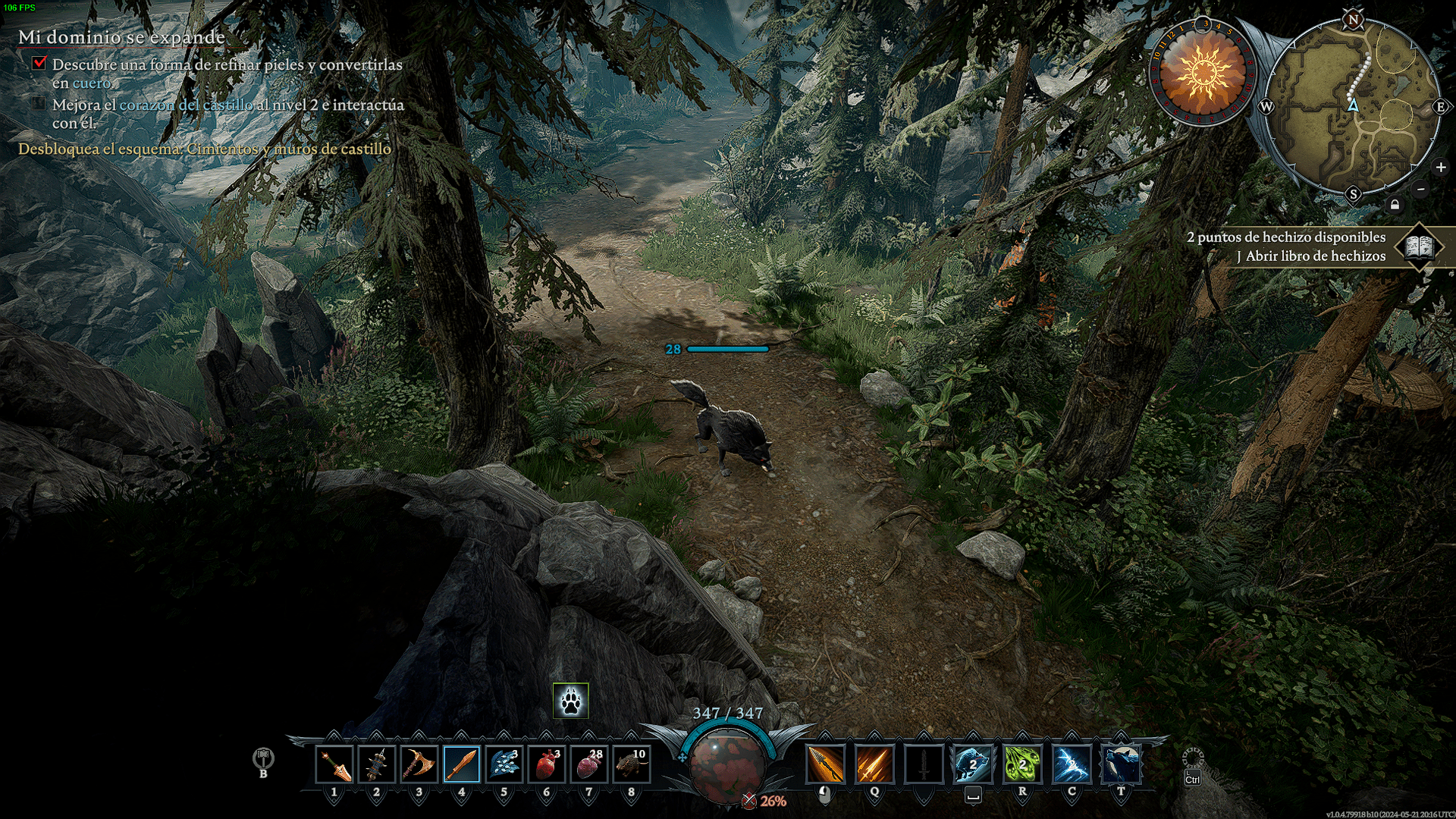Zoom in the minimap with plus button

[1440, 168]
